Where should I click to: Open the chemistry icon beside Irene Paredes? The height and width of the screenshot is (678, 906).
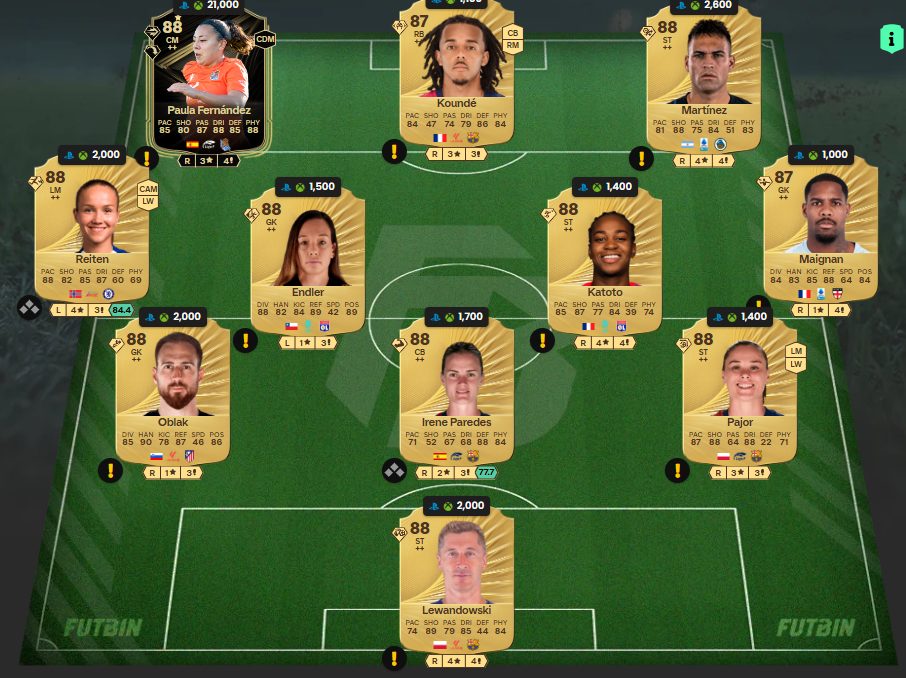tap(394, 470)
